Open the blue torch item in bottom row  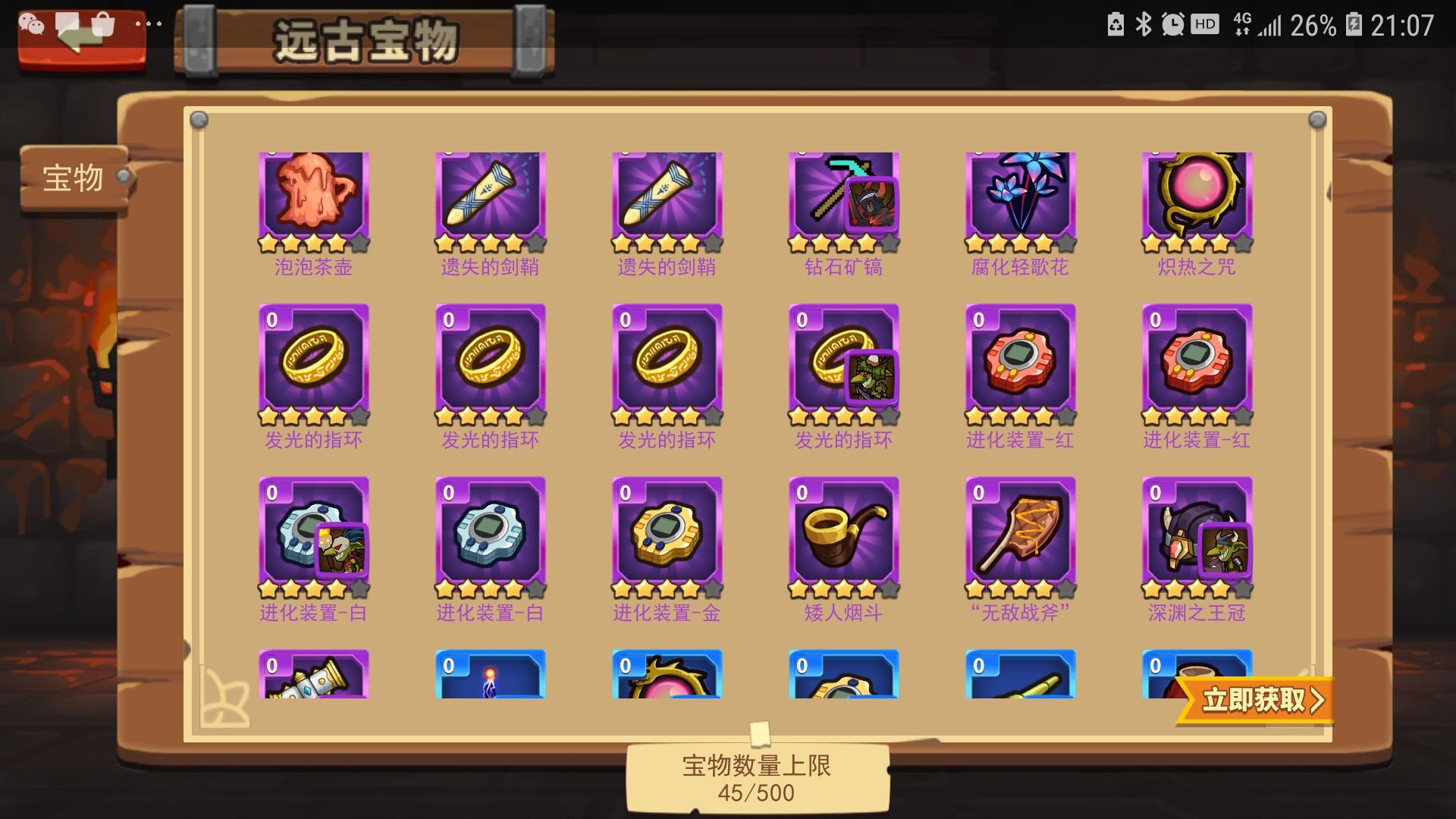[490, 679]
